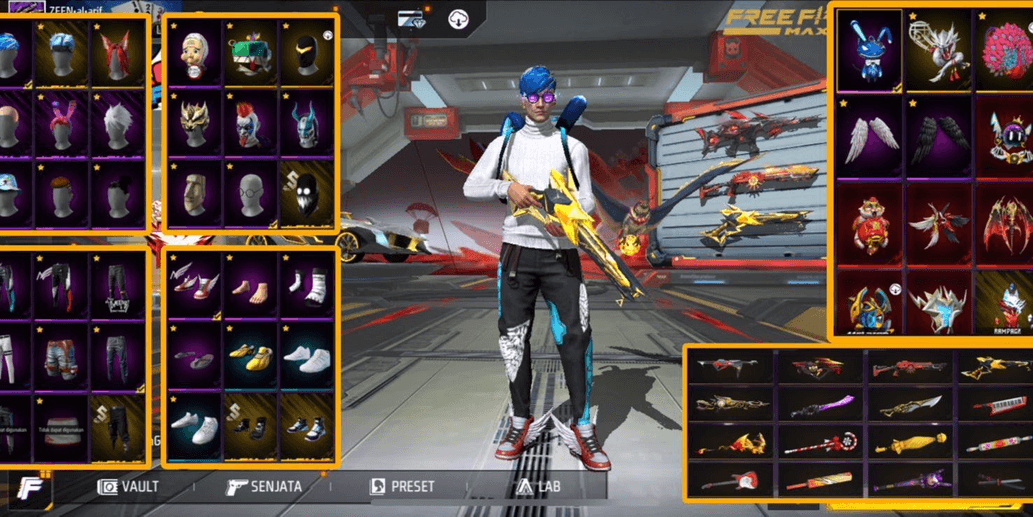Select the golden horned mask
This screenshot has height=517, width=1033.
(x=195, y=124)
